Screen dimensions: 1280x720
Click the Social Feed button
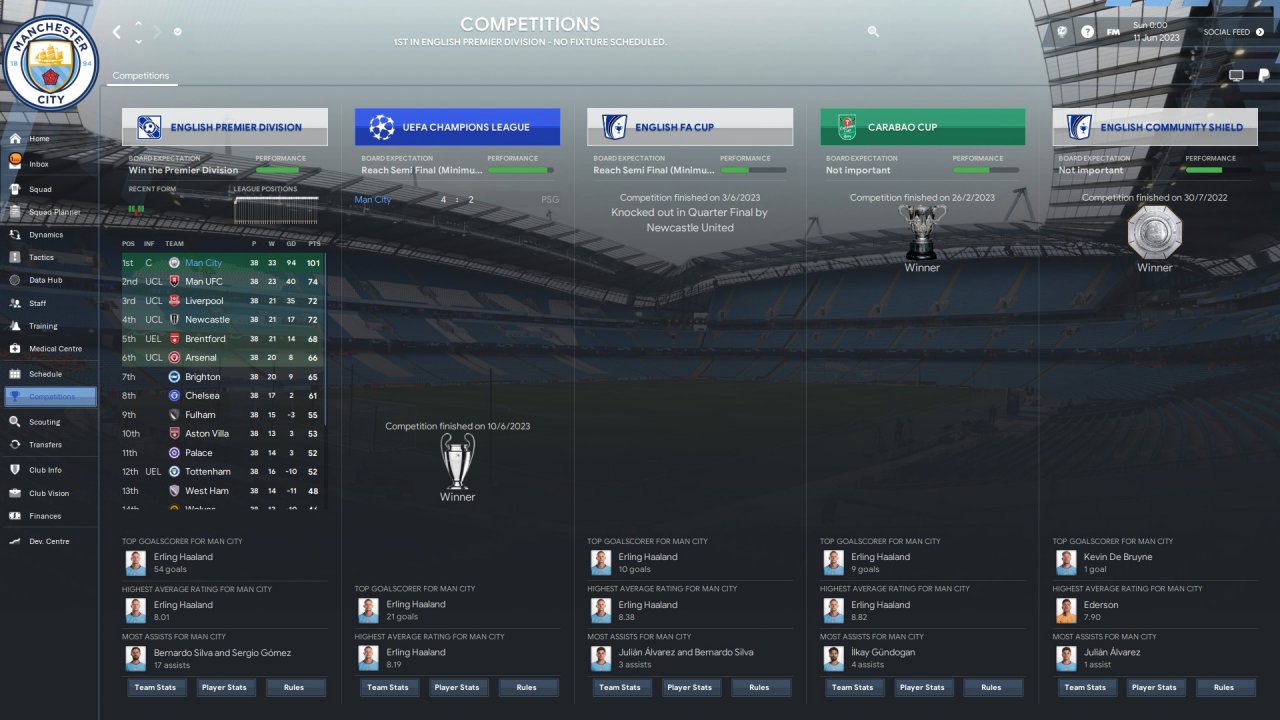[x=1233, y=32]
